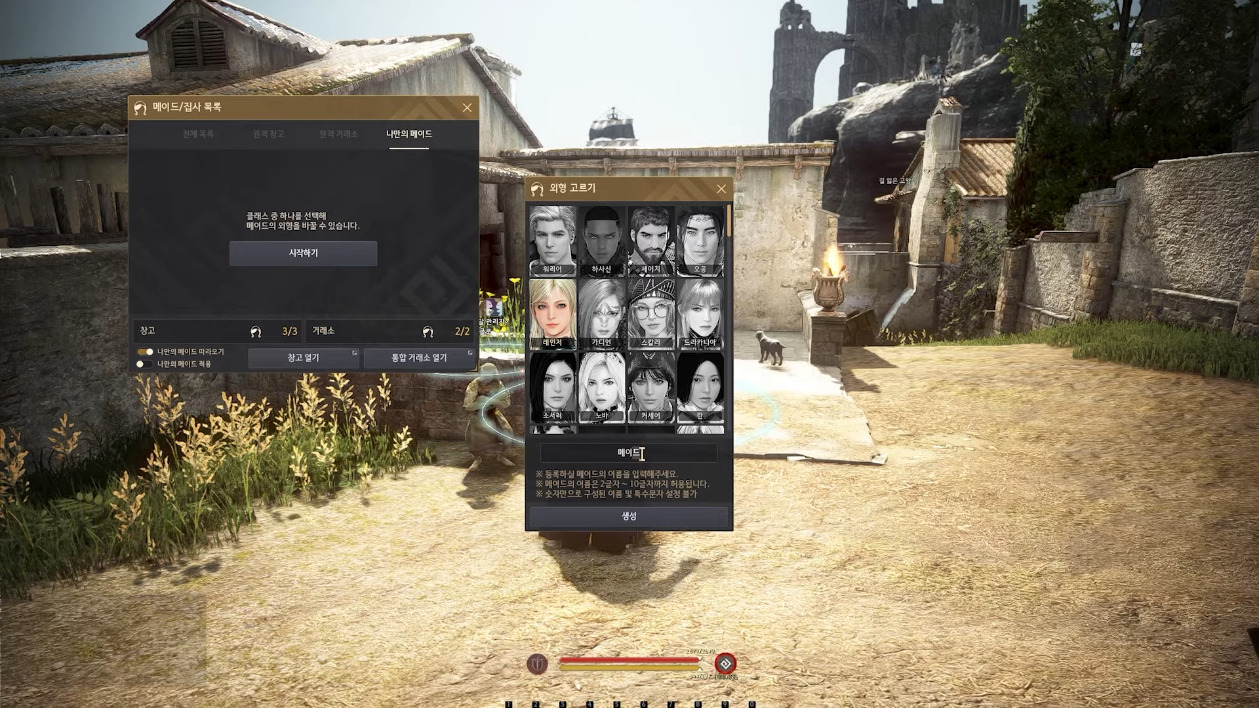Click 통합 거래소 열기 button

pyautogui.click(x=418, y=358)
